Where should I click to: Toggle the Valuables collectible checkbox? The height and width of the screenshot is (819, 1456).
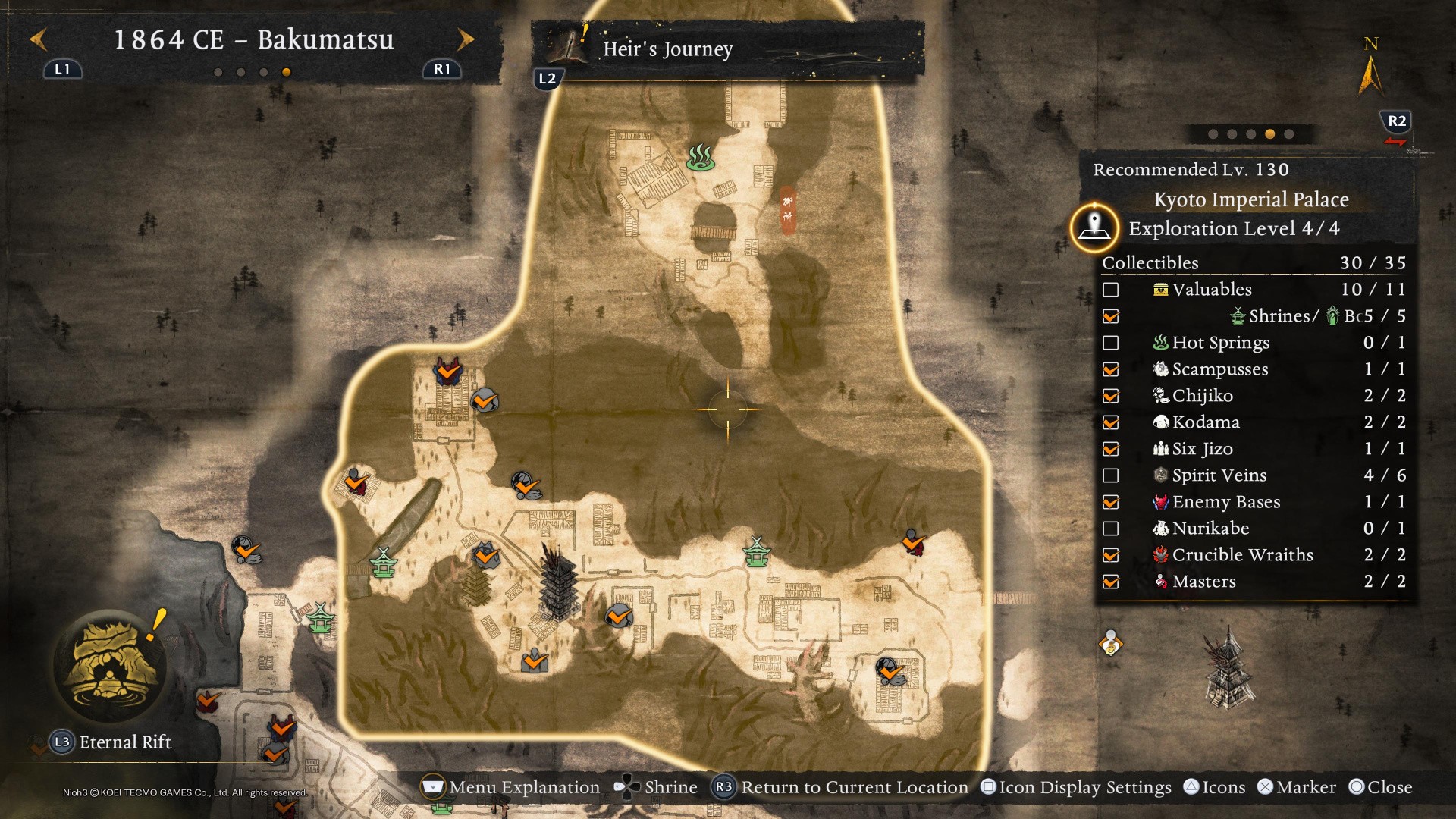tap(1111, 290)
